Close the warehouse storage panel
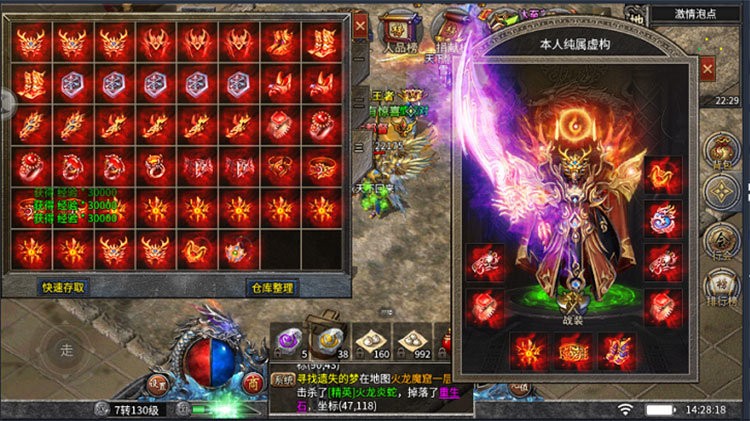 click(x=361, y=24)
